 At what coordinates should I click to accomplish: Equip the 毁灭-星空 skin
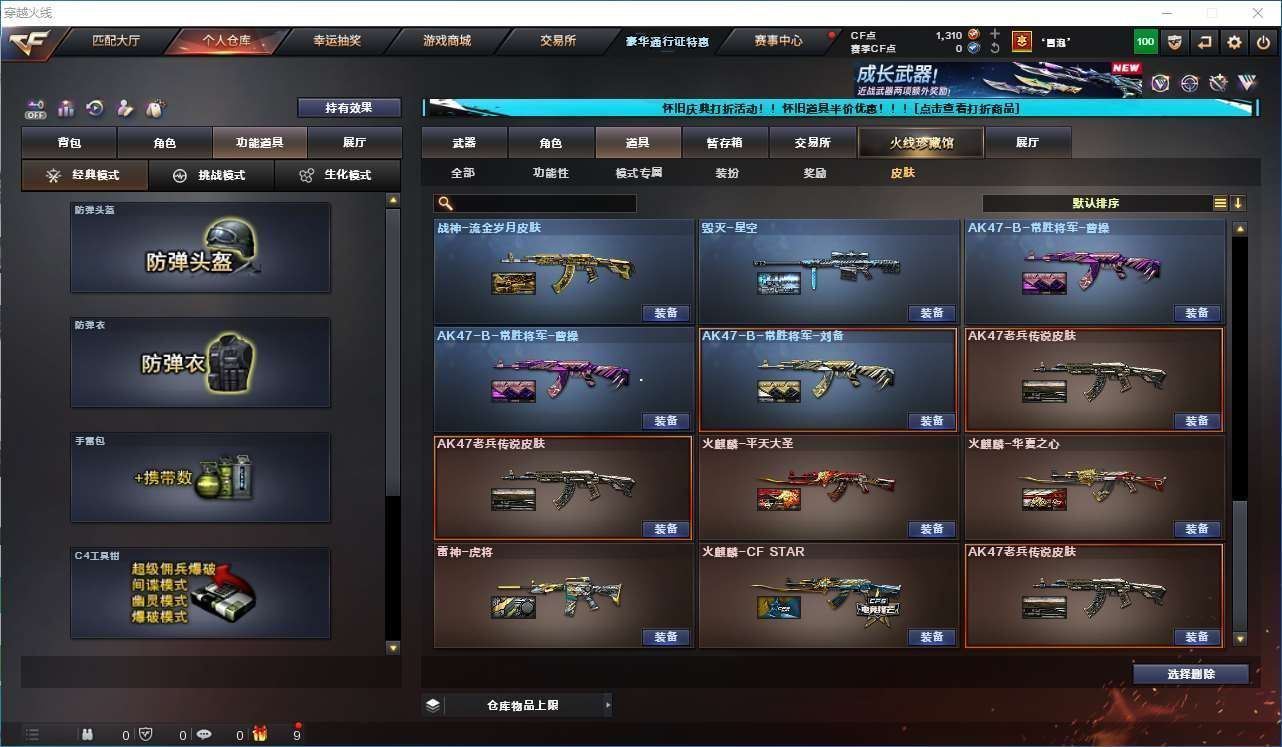[931, 313]
